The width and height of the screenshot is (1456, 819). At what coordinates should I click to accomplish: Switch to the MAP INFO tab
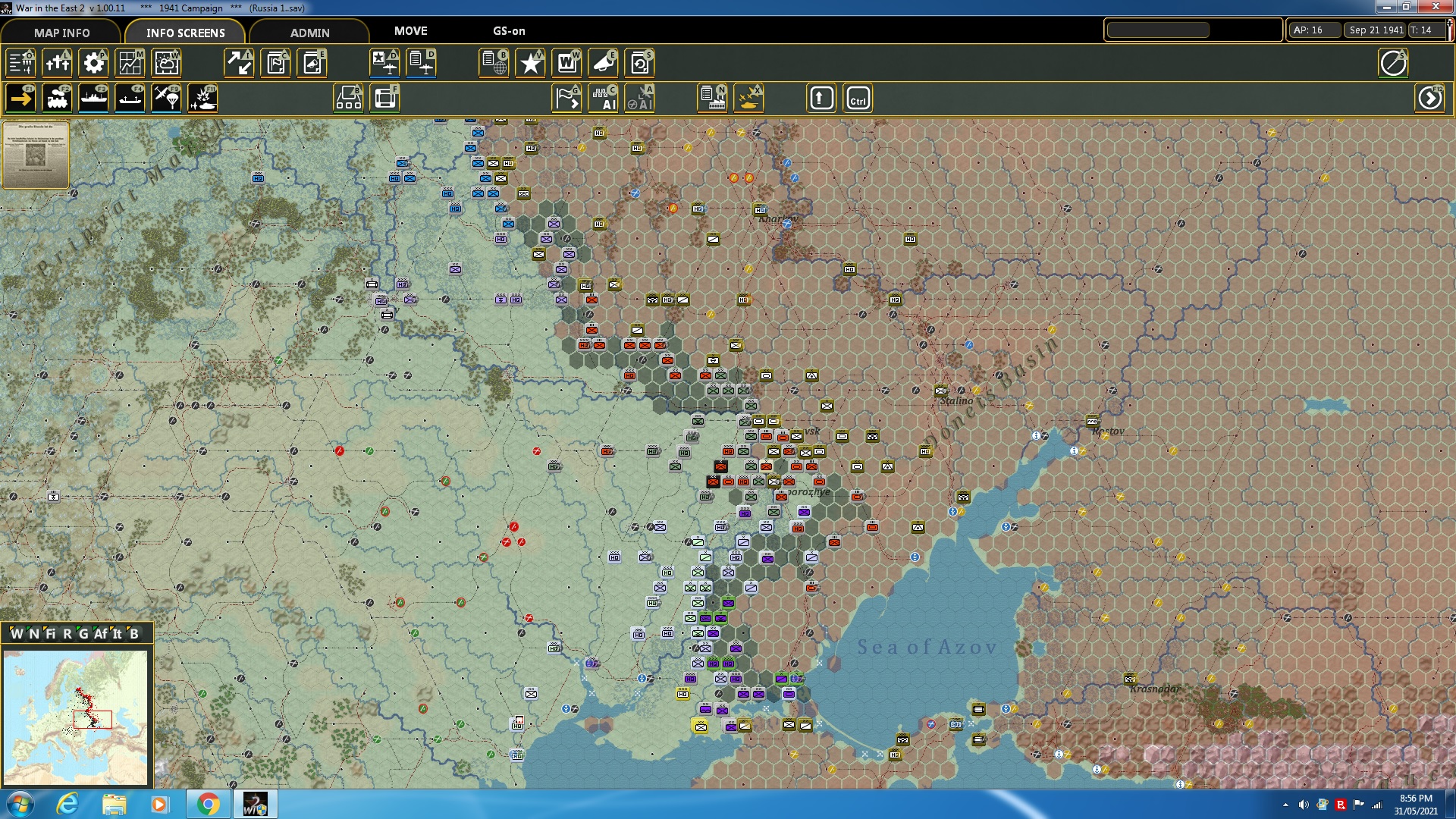pyautogui.click(x=61, y=33)
